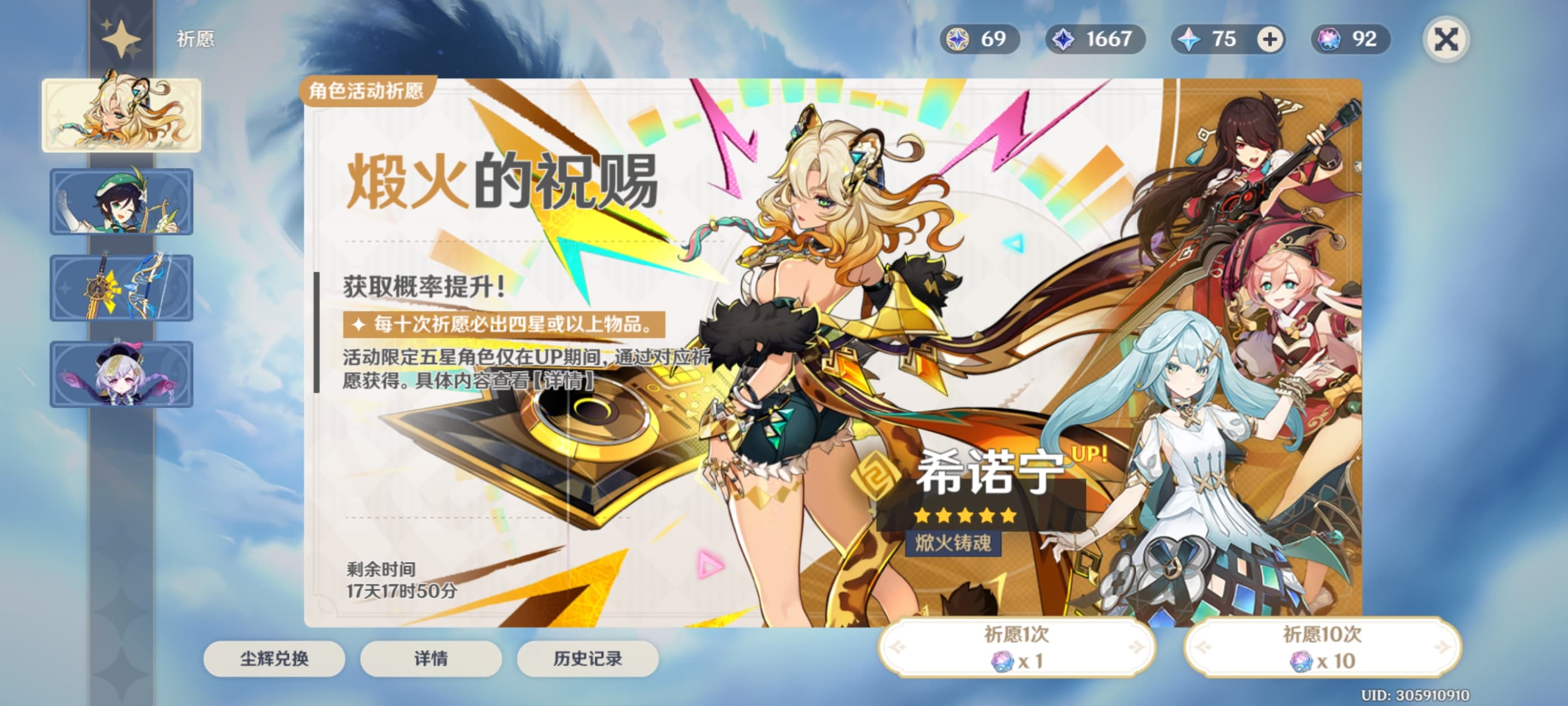Wish ten times with 祈愿10次

[1322, 647]
